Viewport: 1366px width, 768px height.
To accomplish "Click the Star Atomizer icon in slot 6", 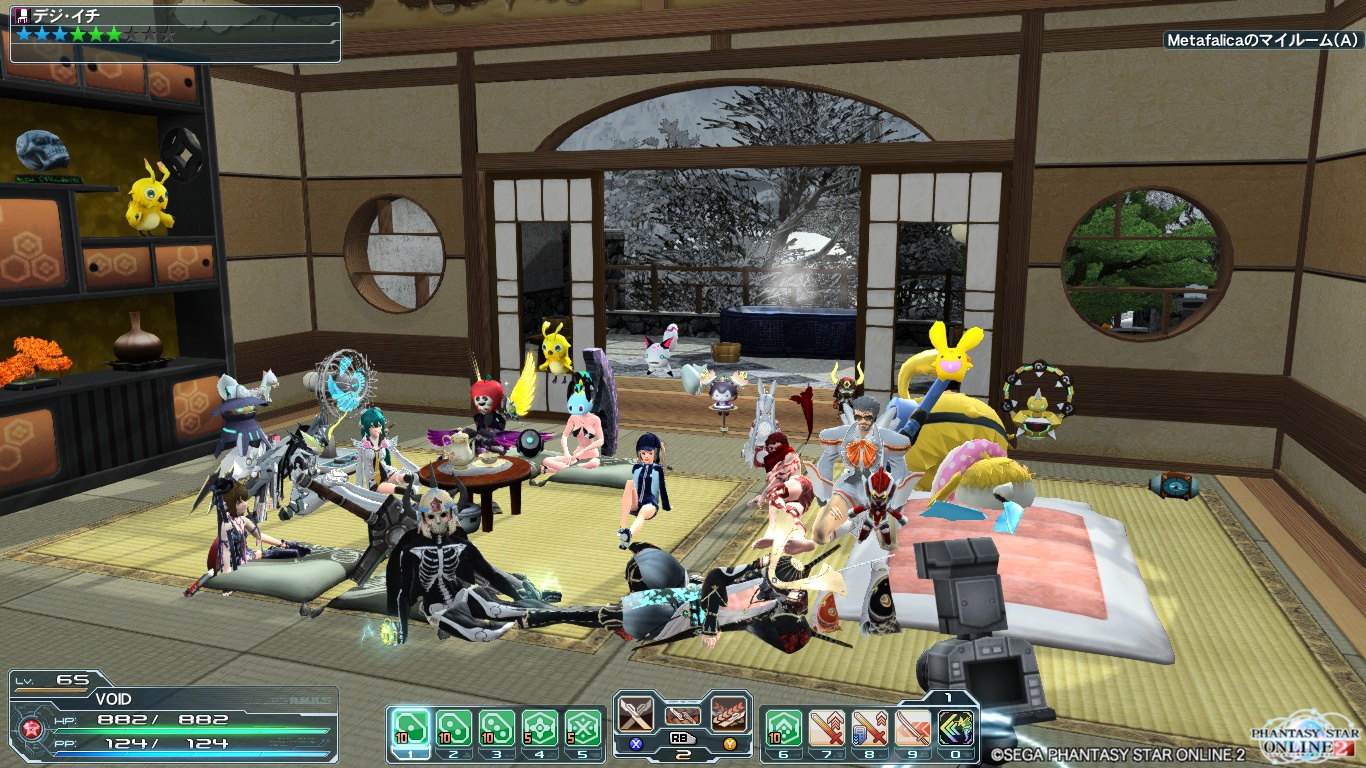I will pos(784,728).
